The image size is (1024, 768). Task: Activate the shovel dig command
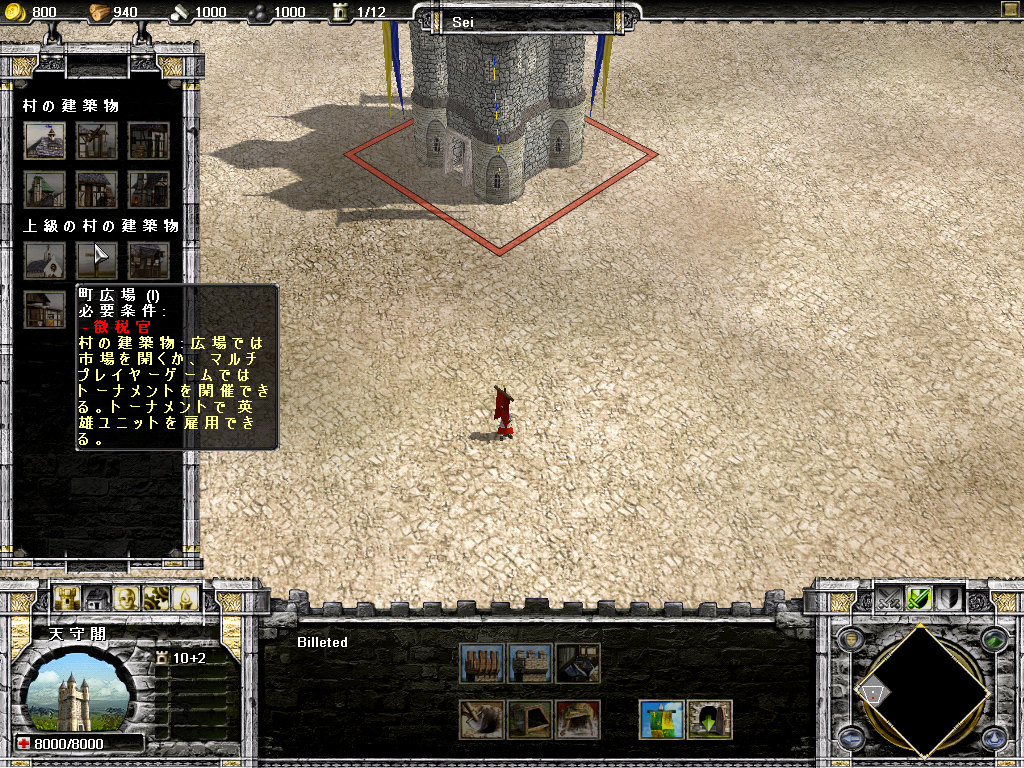tap(480, 719)
